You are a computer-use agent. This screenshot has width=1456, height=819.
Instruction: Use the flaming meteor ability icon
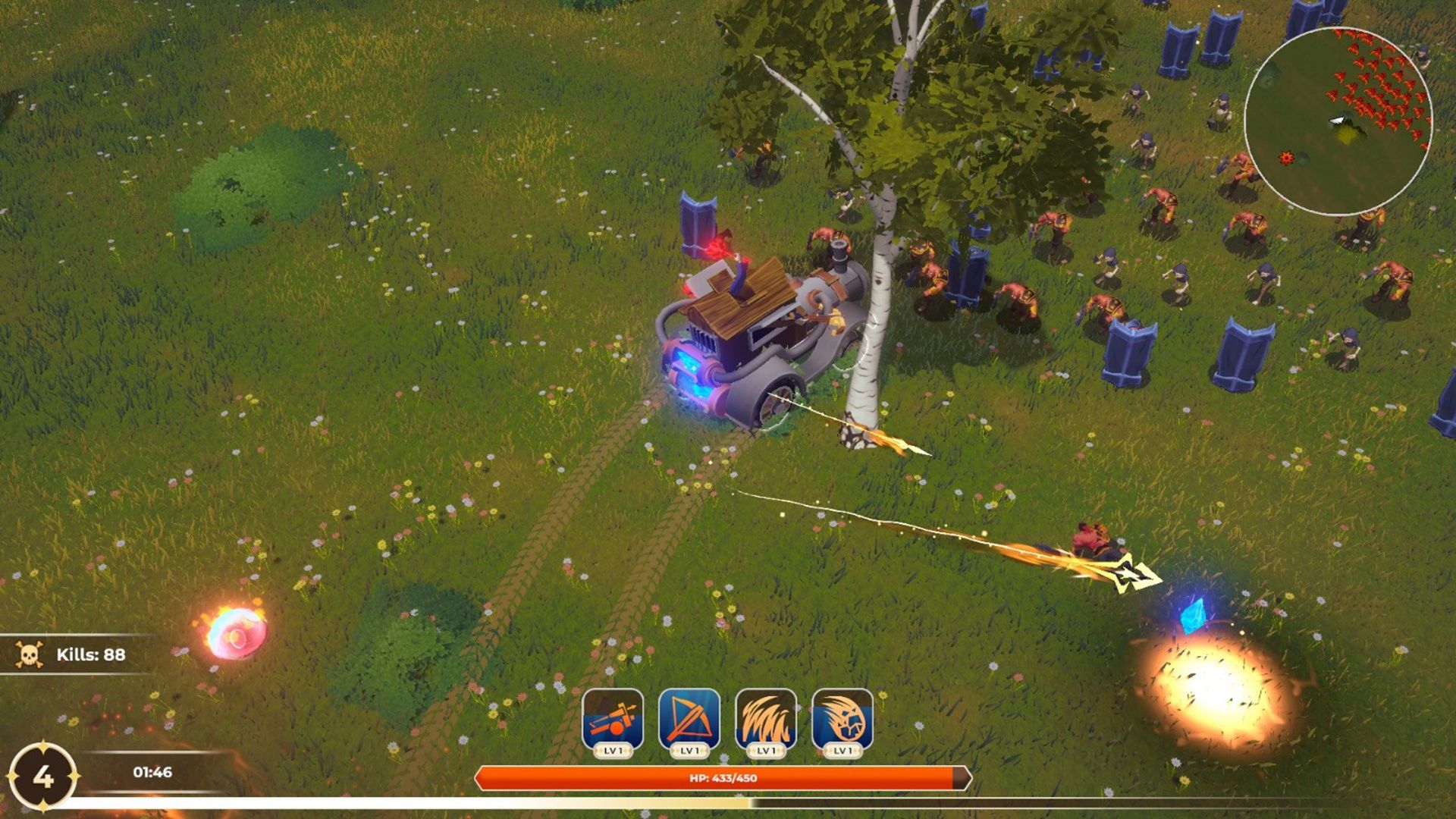(x=843, y=719)
